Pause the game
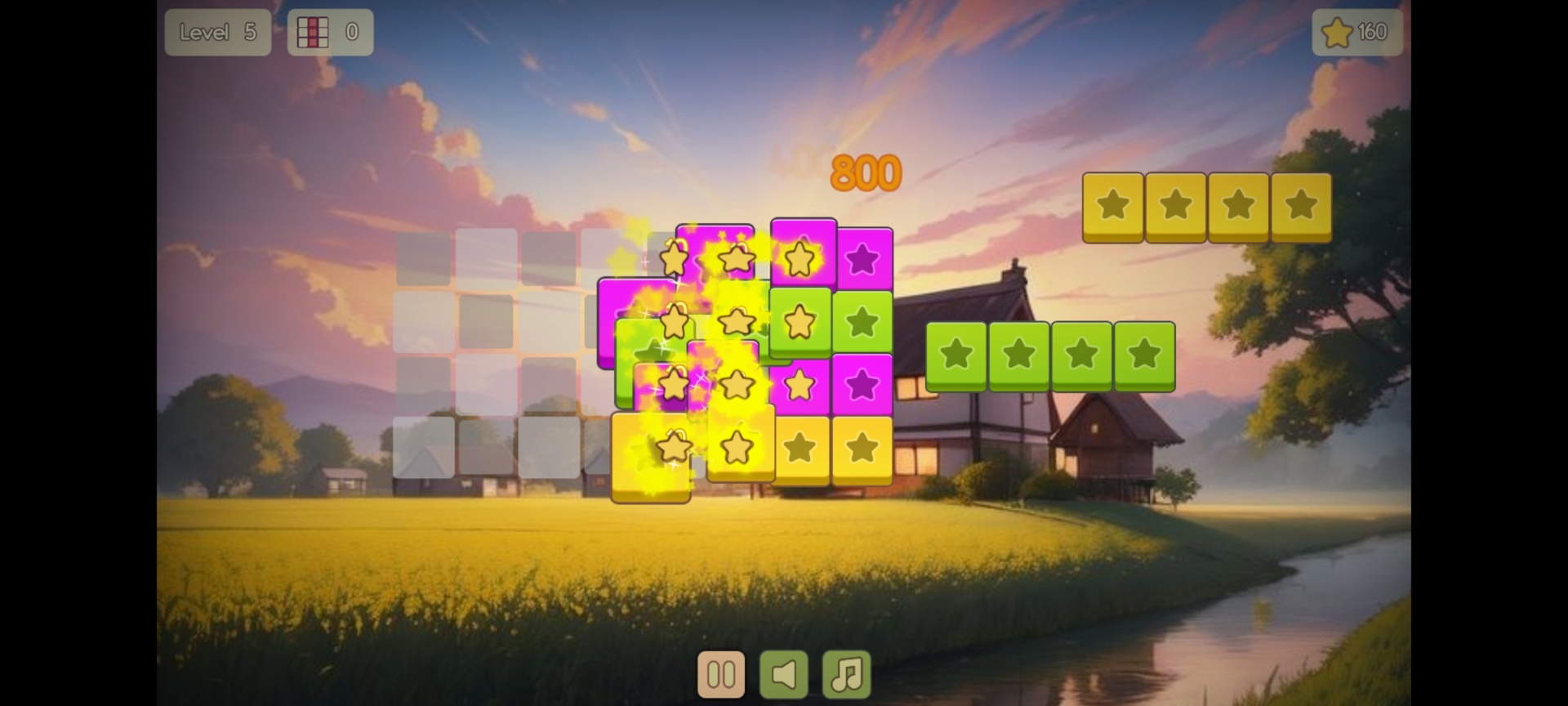Image resolution: width=1568 pixels, height=706 pixels. click(x=721, y=674)
